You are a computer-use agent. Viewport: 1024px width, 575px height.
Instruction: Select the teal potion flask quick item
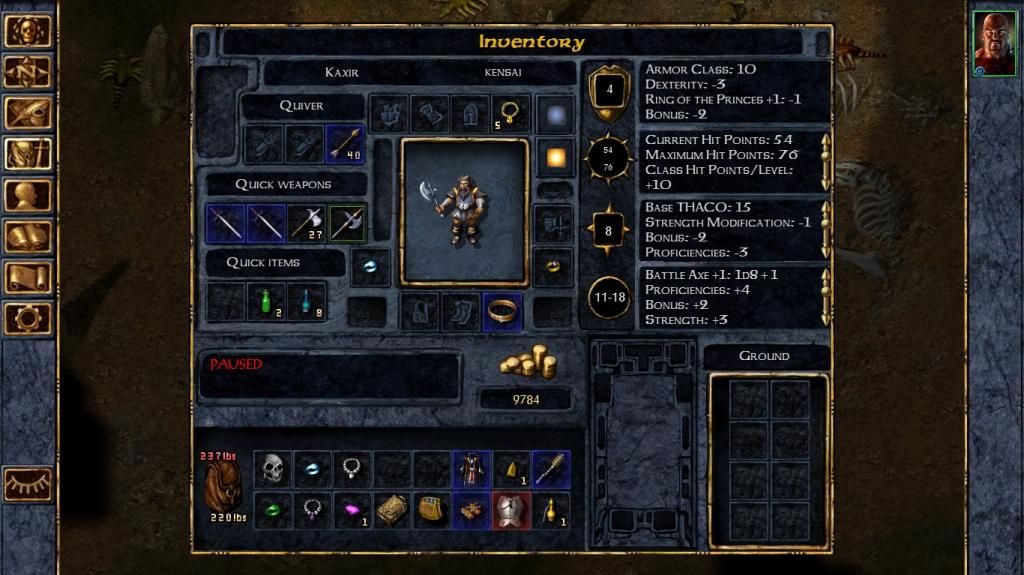[x=306, y=301]
